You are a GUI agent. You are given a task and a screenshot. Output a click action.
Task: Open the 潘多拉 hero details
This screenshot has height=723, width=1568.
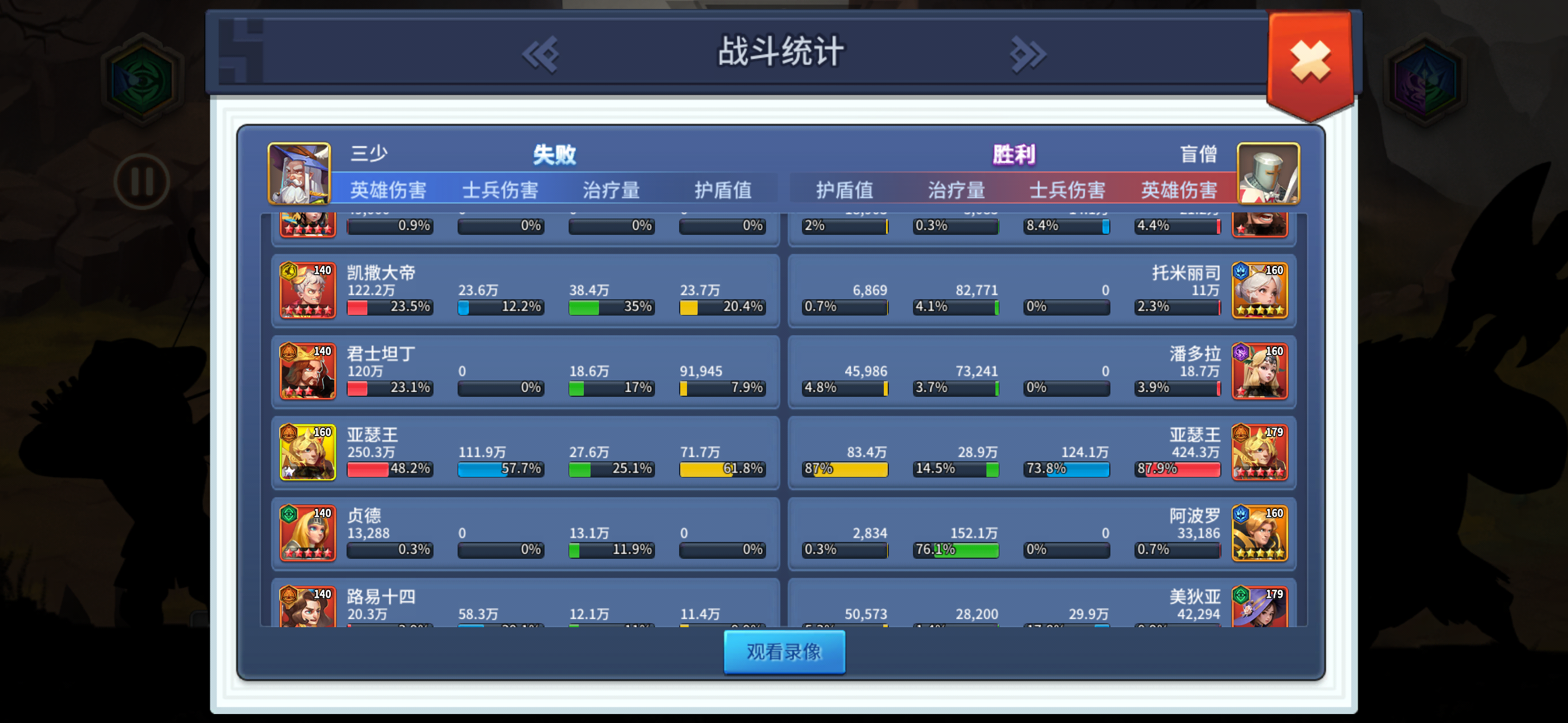[x=1260, y=371]
